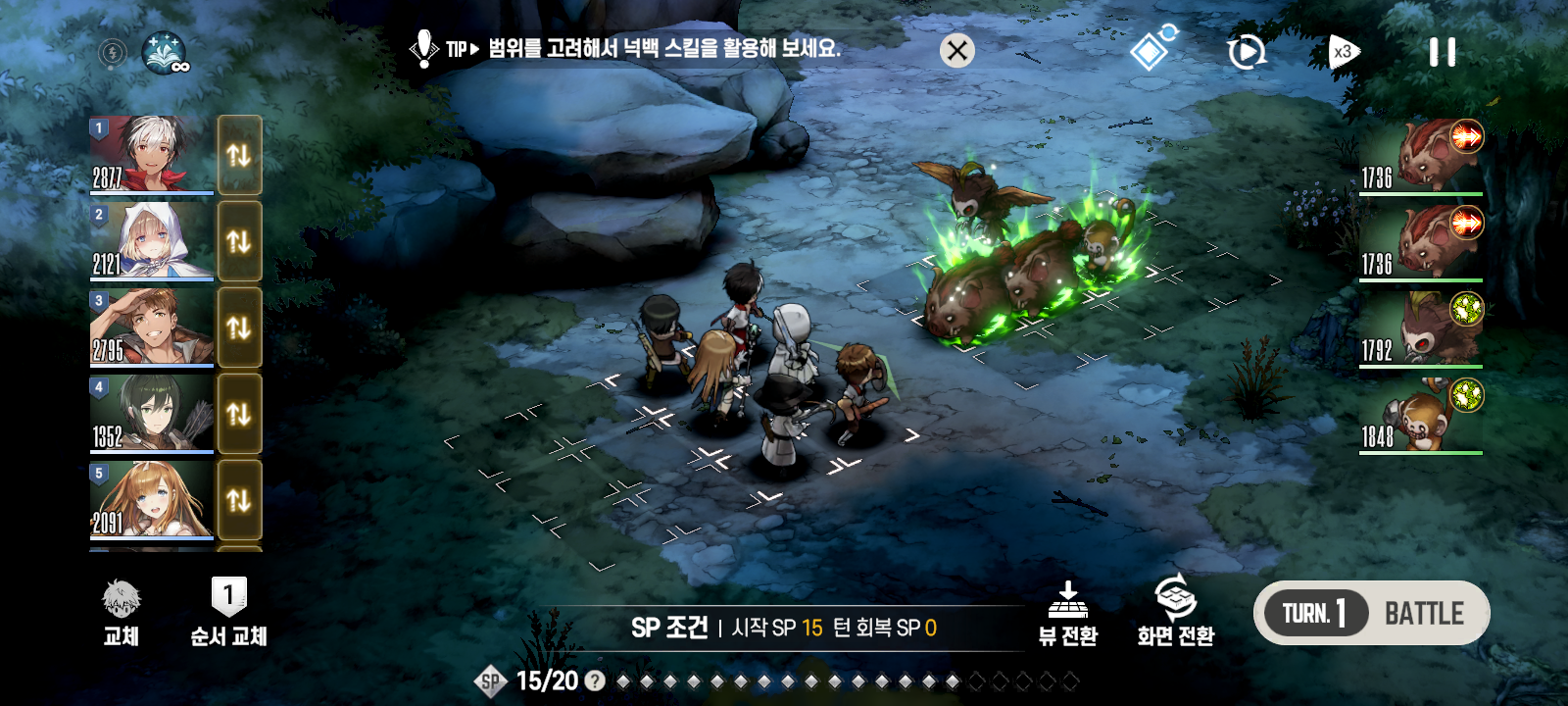Switch view with 뷰 전환
1568x706 pixels.
1068,613
